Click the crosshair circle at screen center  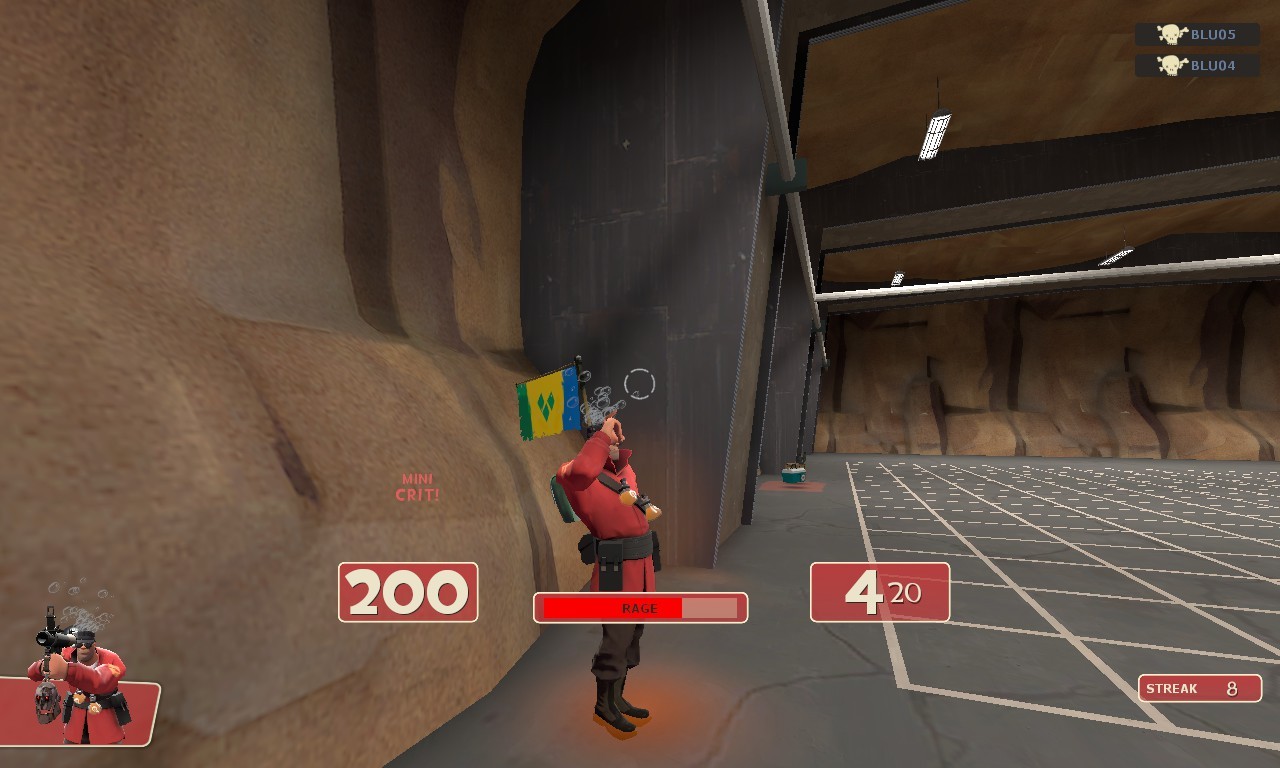pos(638,383)
